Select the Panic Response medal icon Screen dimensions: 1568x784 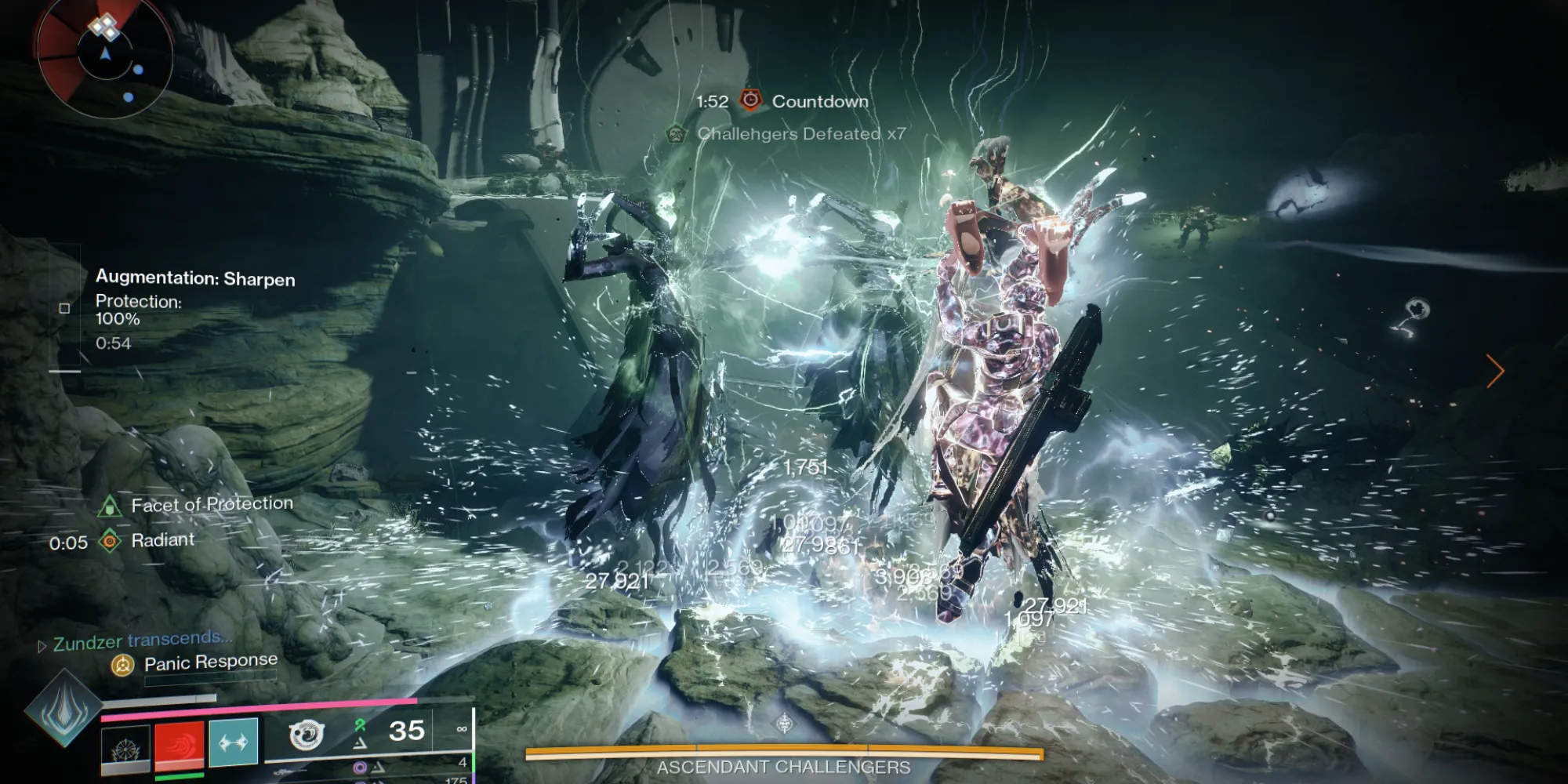pyautogui.click(x=122, y=666)
